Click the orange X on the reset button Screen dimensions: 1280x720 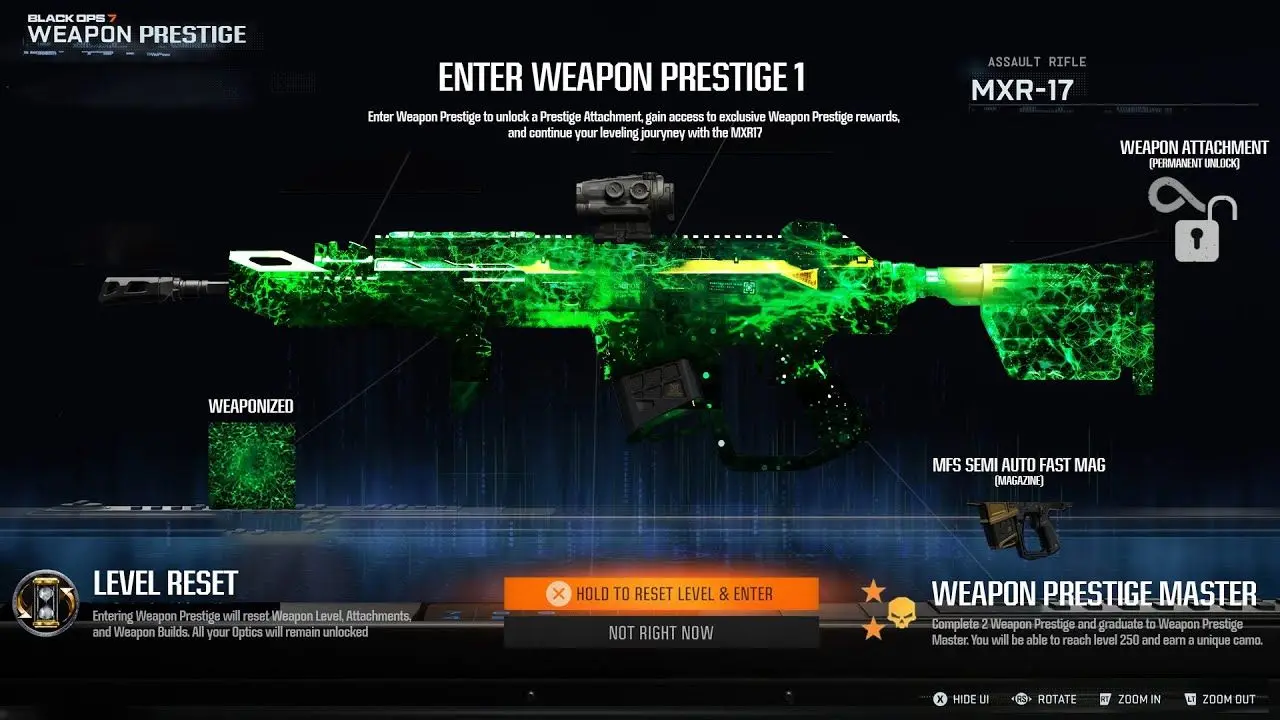click(x=559, y=592)
